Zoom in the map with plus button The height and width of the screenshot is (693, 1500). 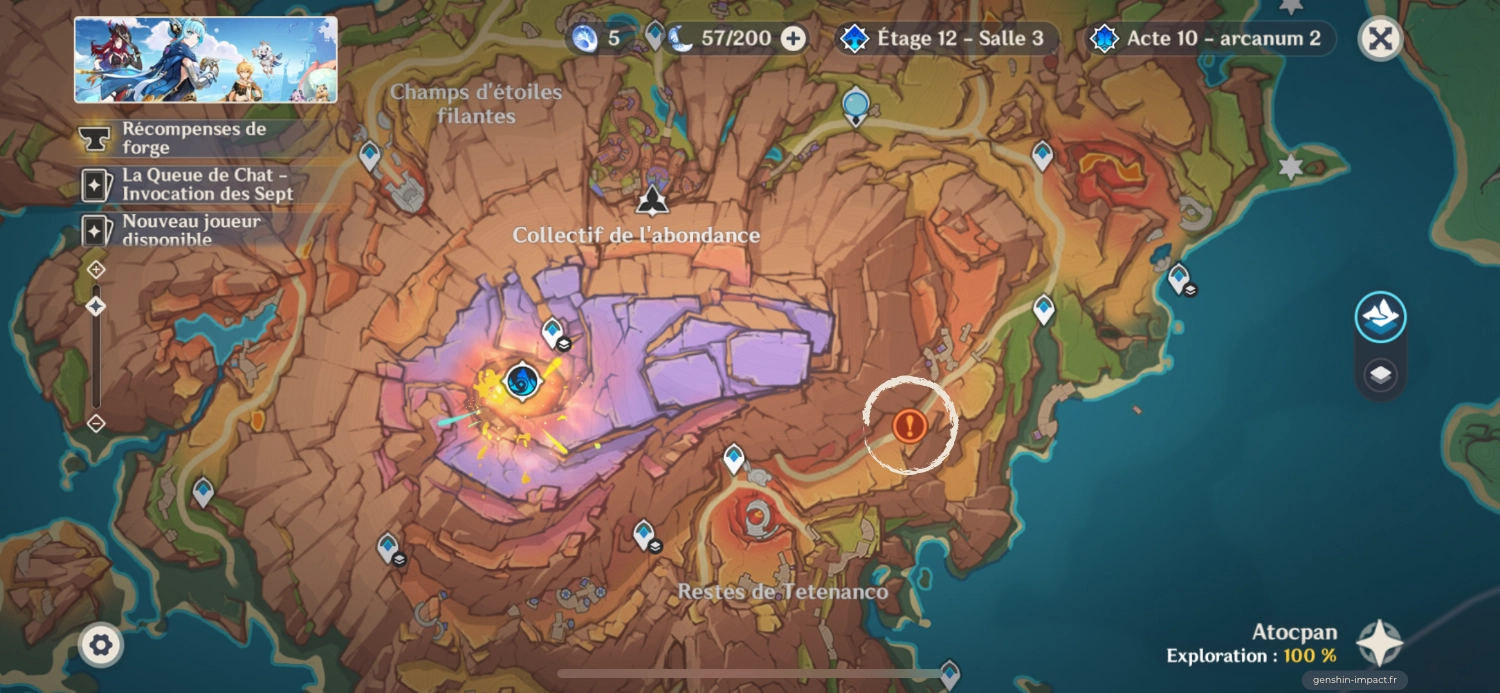pos(96,270)
